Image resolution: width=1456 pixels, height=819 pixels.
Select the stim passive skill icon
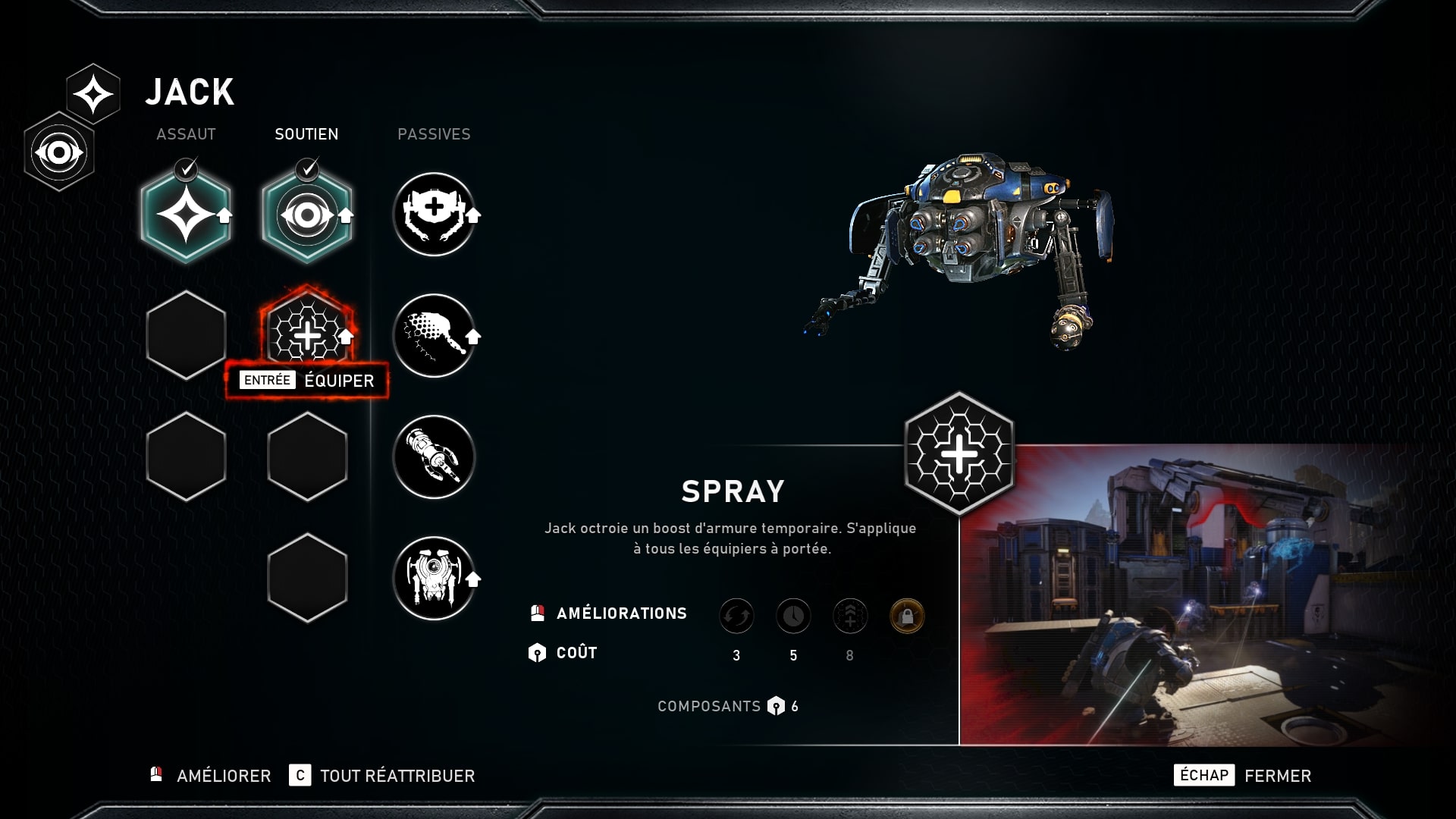[435, 336]
